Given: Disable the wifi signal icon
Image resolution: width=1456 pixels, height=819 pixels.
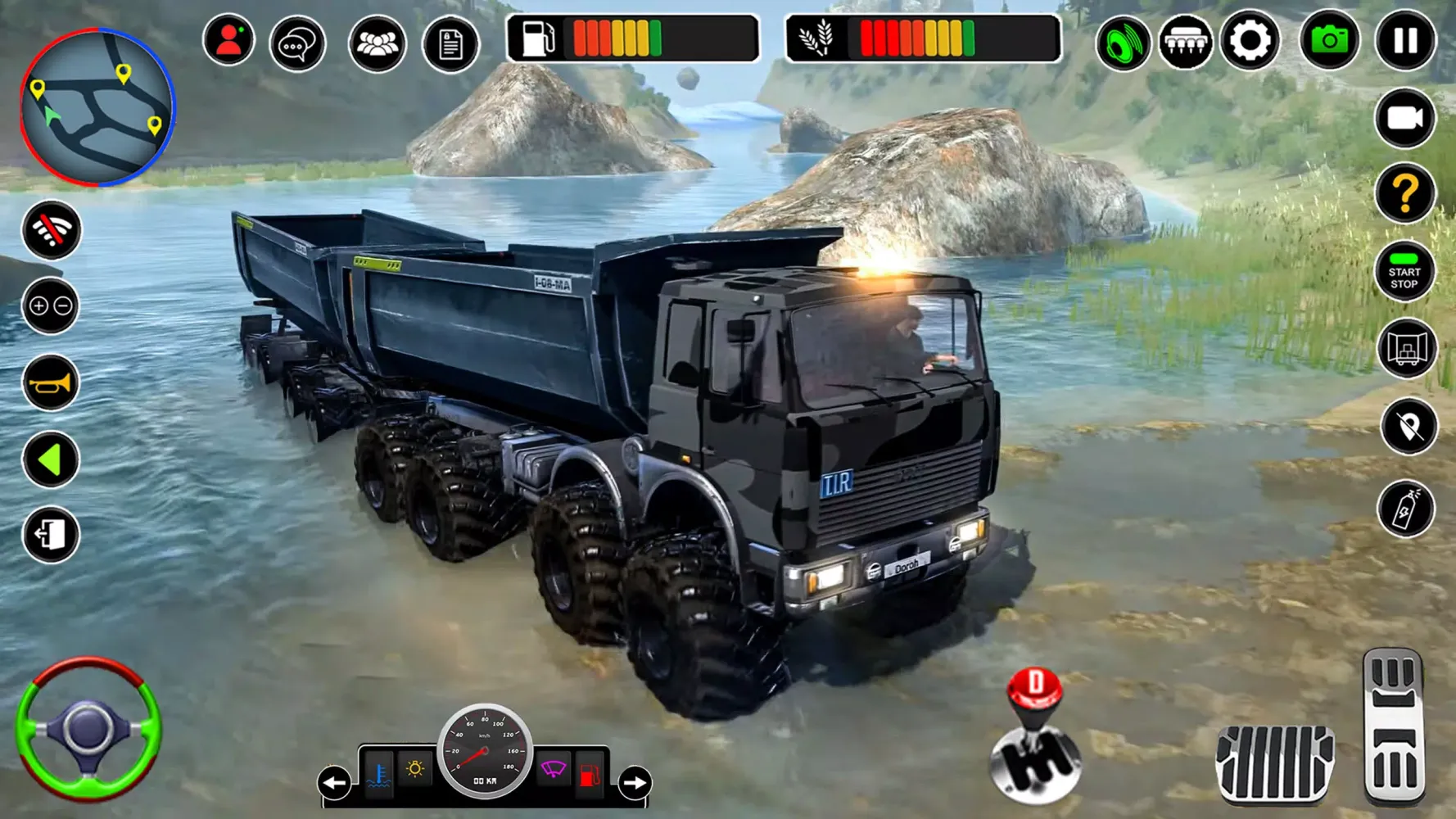Looking at the screenshot, I should tap(51, 232).
